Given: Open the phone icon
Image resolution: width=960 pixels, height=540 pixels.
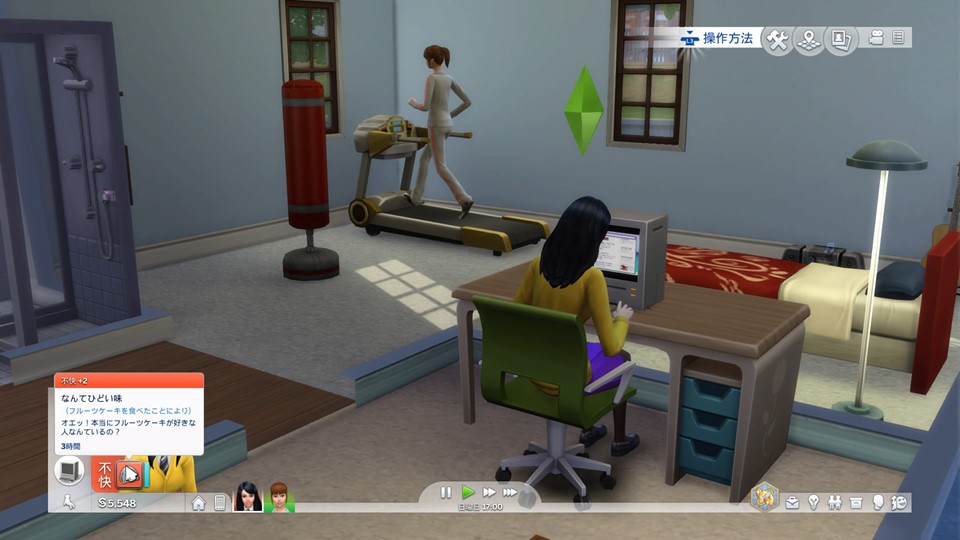Looking at the screenshot, I should click(x=220, y=502).
